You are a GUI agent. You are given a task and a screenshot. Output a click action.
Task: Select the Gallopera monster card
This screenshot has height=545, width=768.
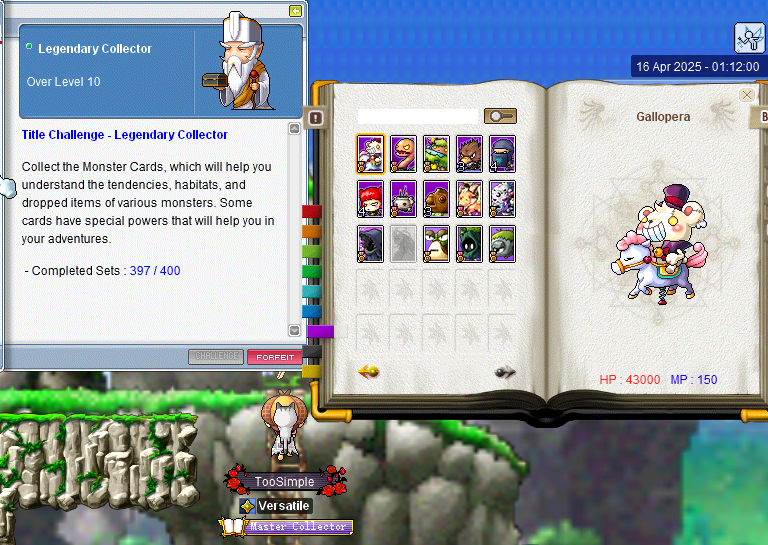tap(370, 154)
